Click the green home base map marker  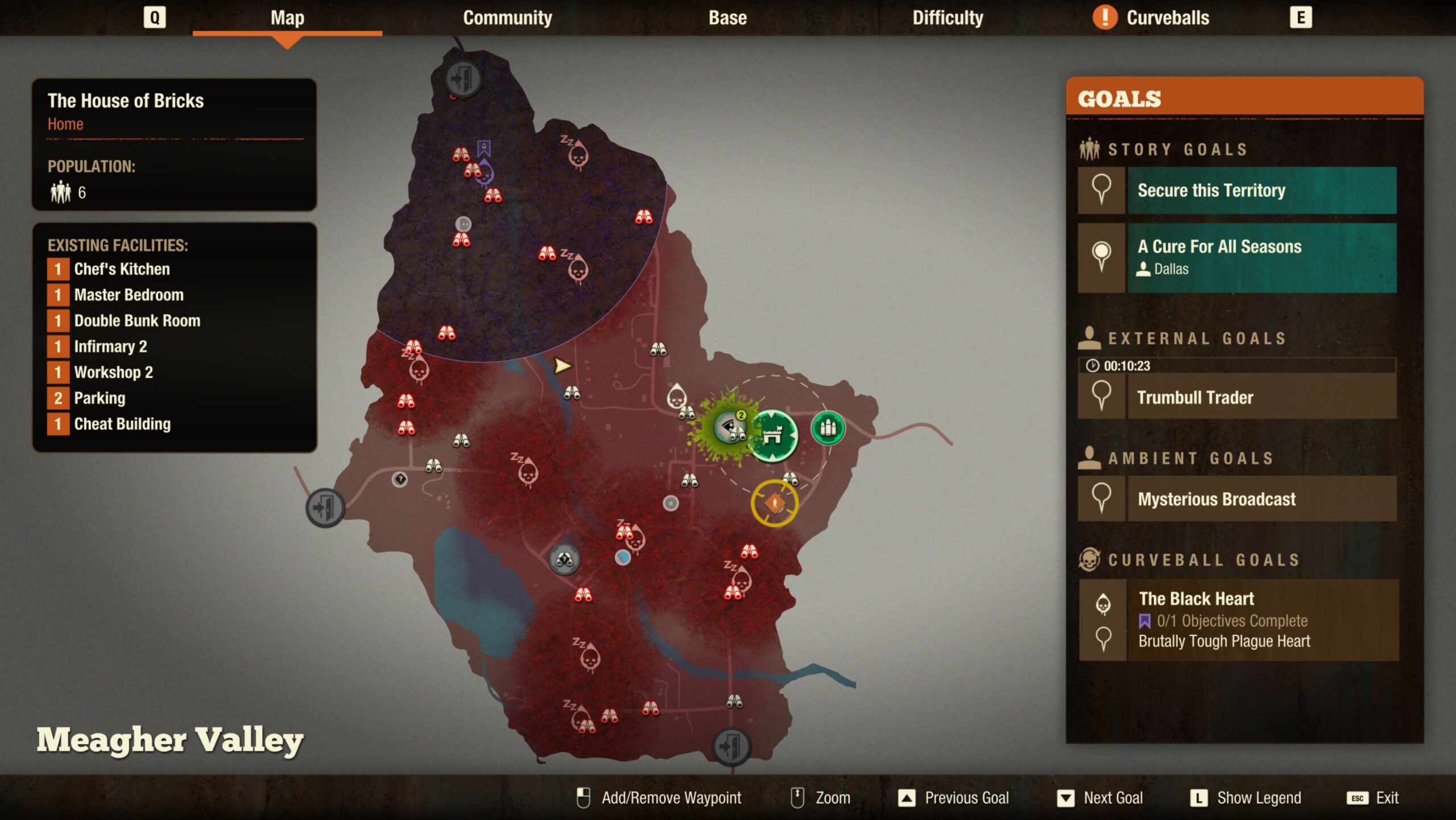773,435
